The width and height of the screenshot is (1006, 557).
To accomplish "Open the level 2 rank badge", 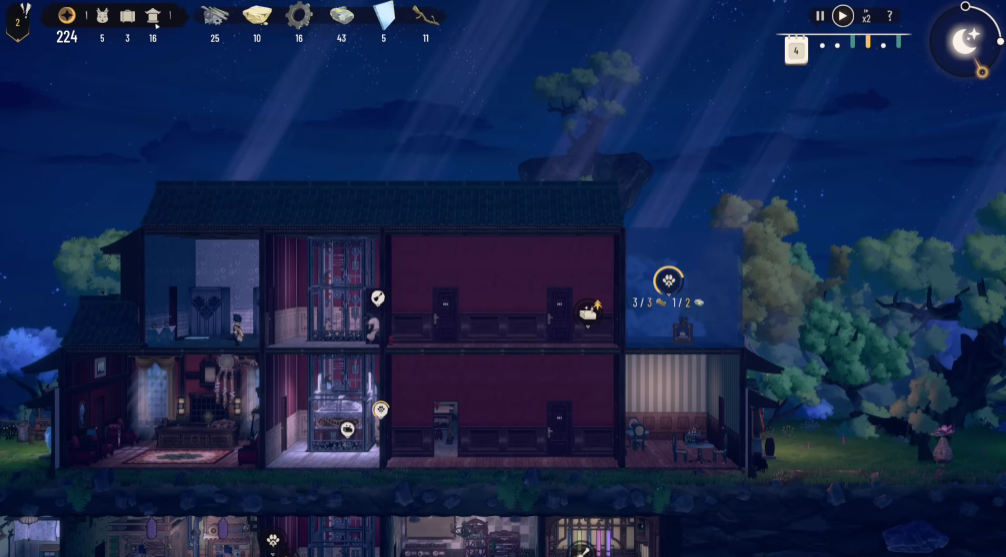I will (17, 22).
